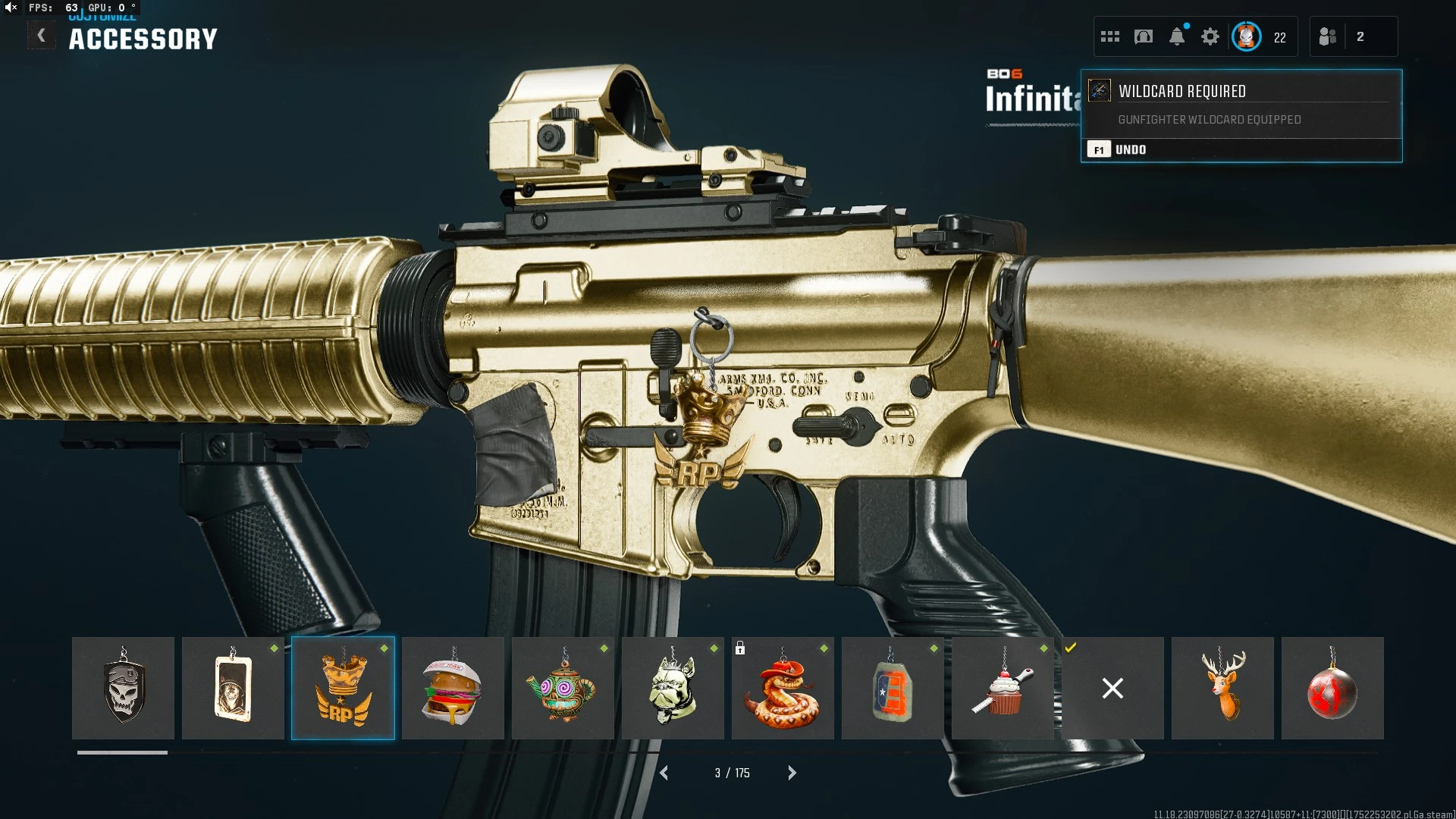Image resolution: width=1456 pixels, height=819 pixels.
Task: Go to the previous charm page
Action: pos(664,773)
